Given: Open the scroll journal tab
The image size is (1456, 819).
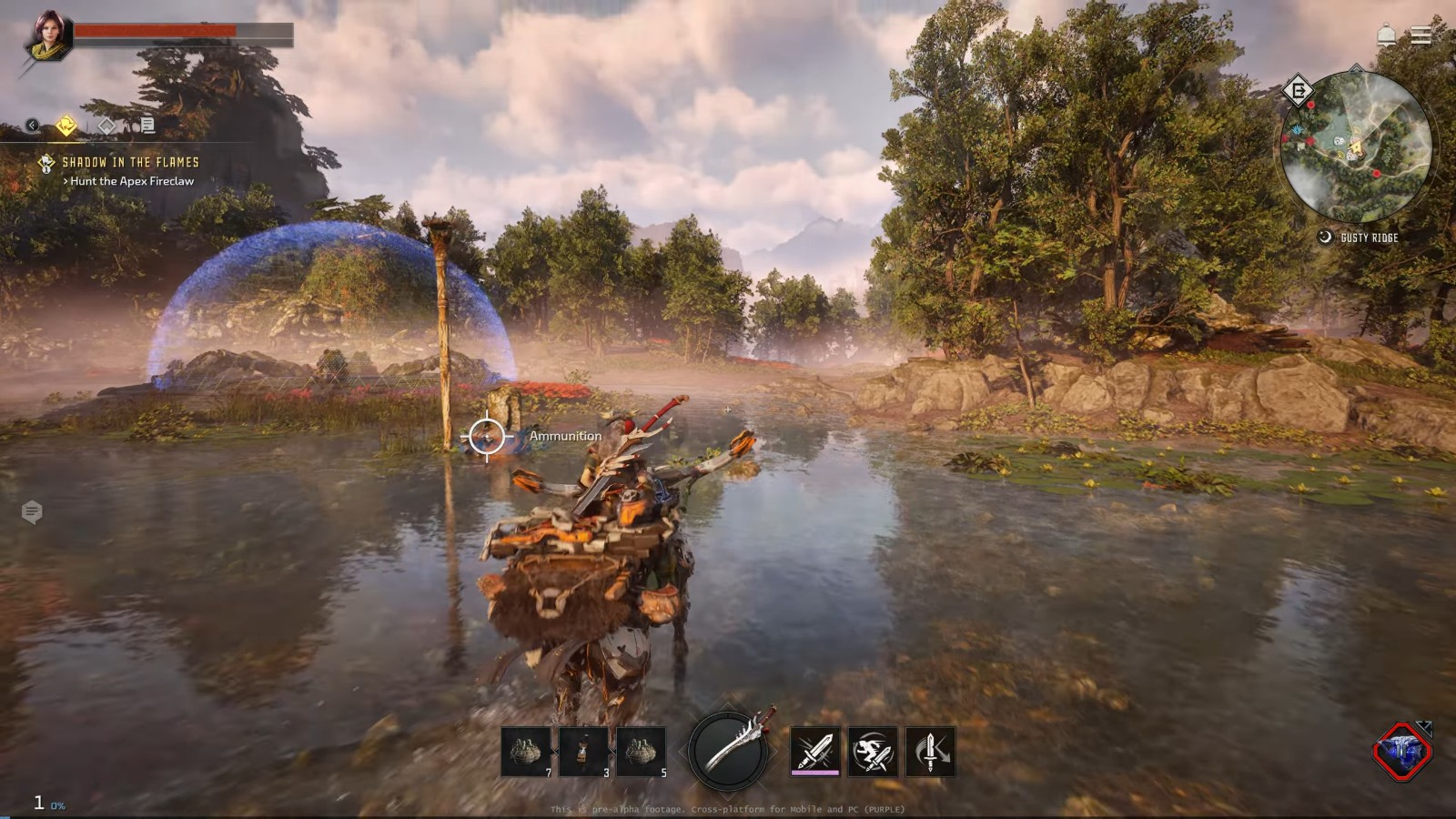Looking at the screenshot, I should pyautogui.click(x=147, y=126).
